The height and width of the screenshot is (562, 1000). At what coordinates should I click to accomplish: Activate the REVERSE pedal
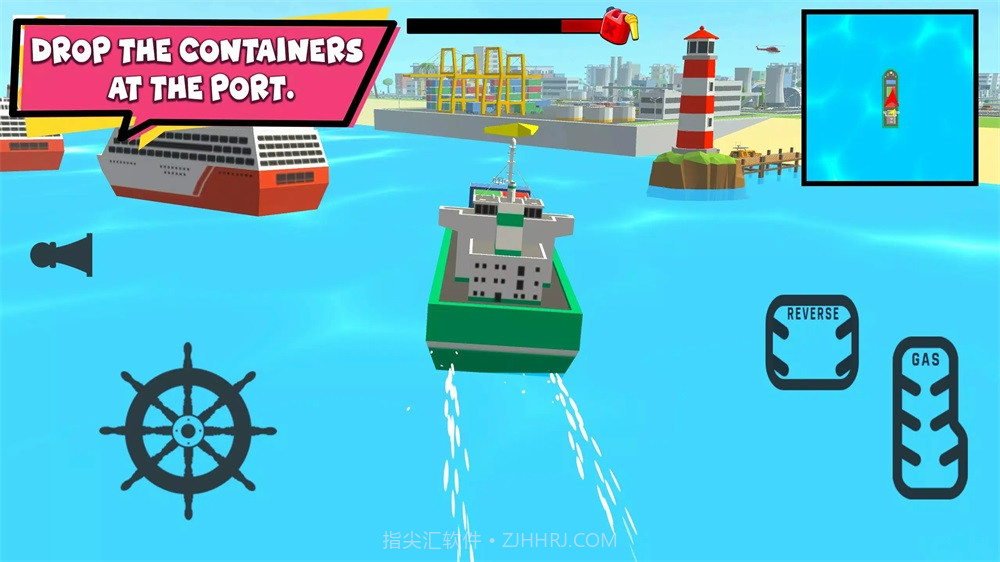tap(812, 341)
